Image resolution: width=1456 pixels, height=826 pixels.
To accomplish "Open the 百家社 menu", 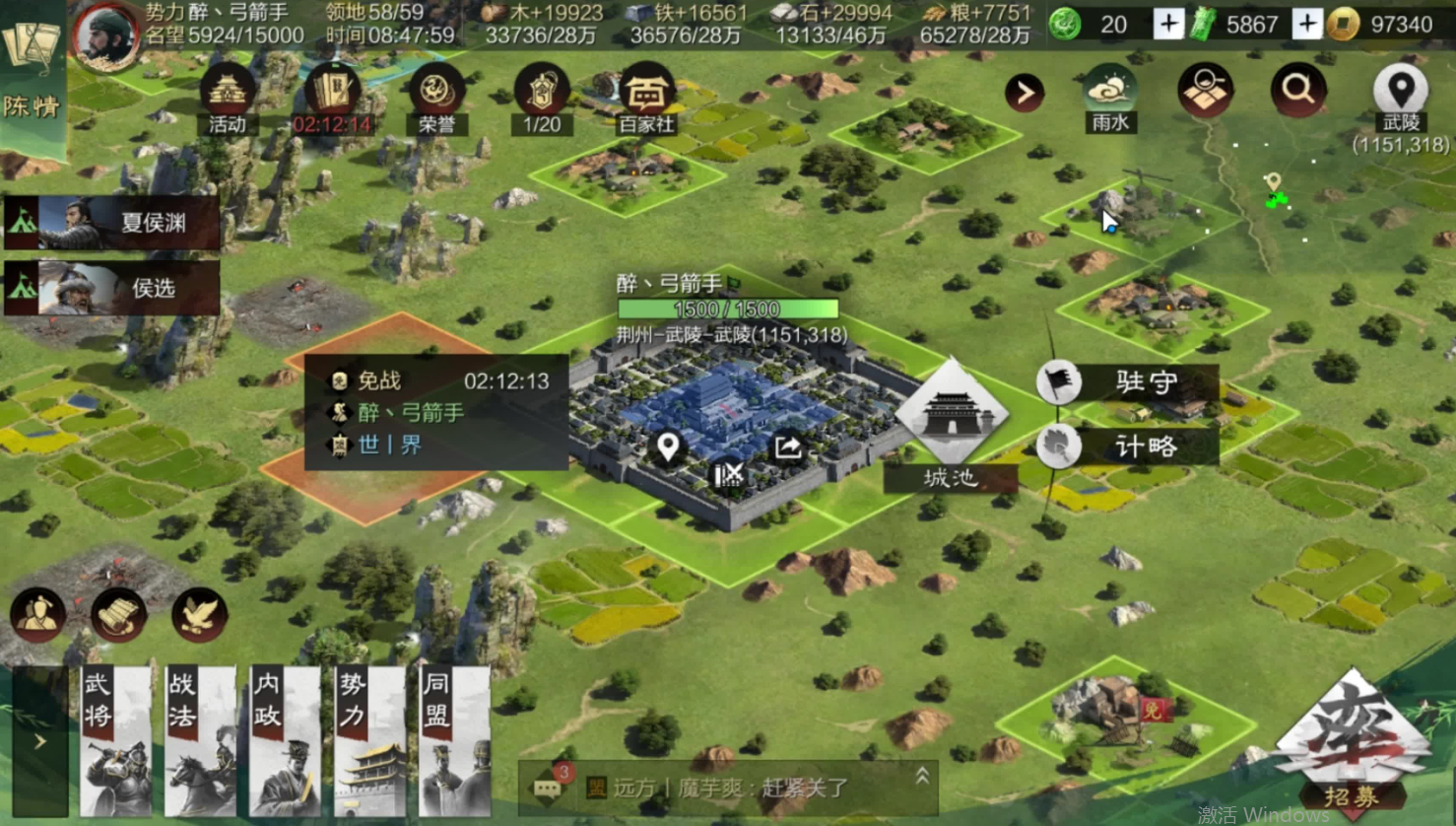I will 645,99.
